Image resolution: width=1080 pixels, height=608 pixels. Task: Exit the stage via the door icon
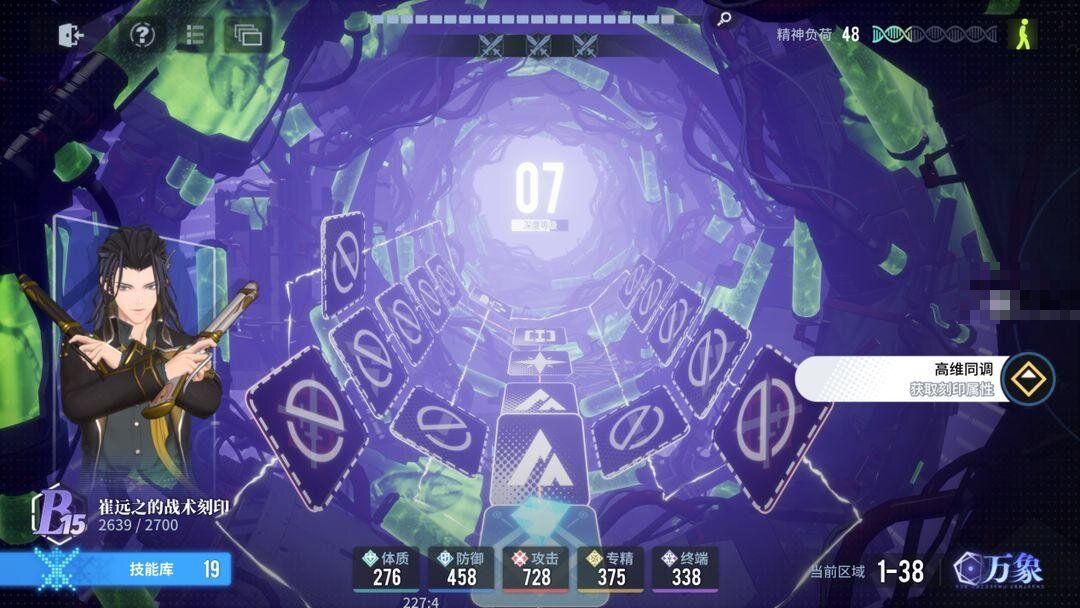[x=72, y=35]
